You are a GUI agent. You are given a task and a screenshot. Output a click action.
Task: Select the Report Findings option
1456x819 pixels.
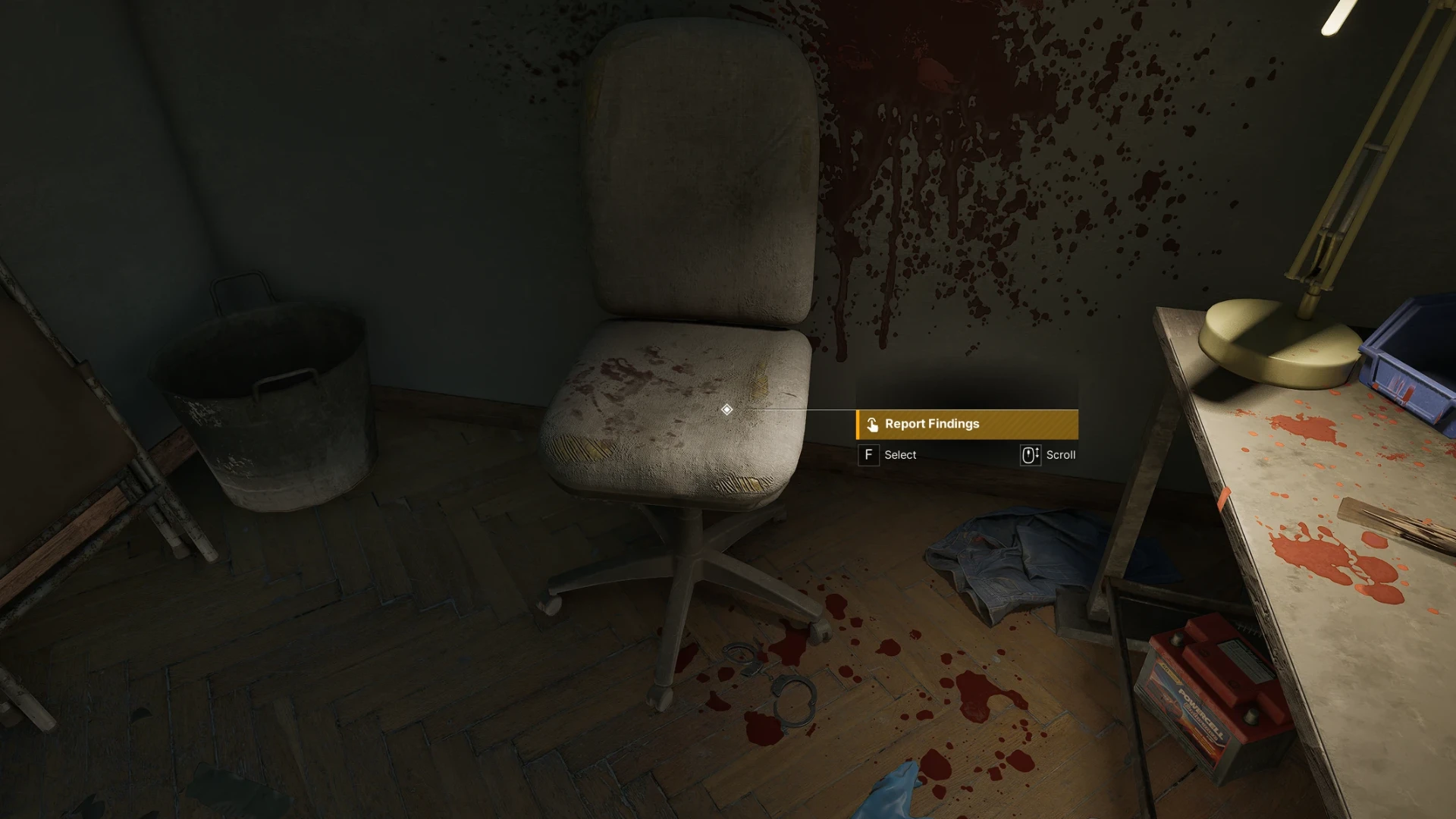[x=967, y=425]
